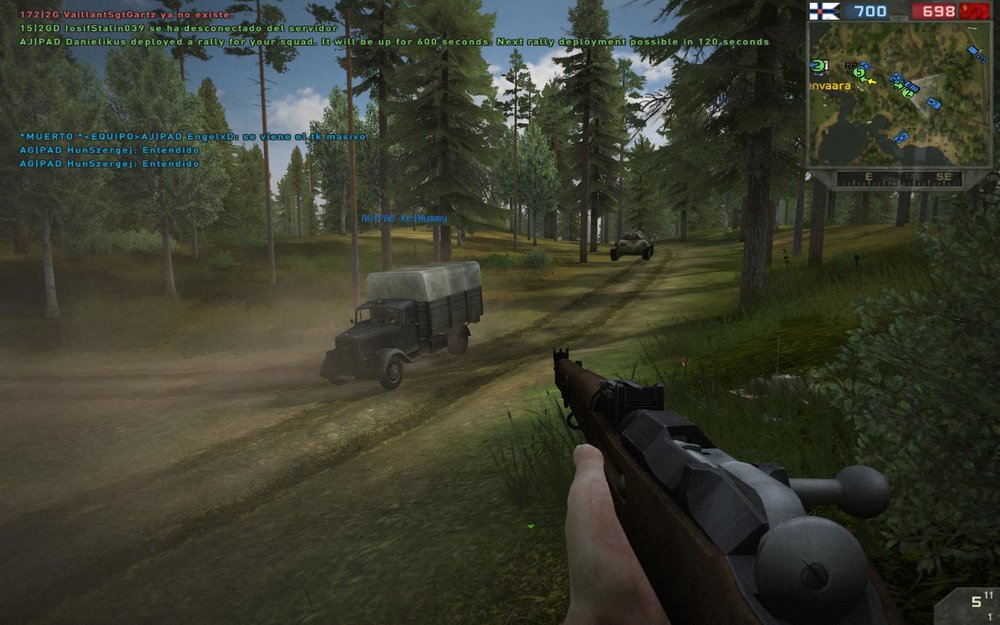Viewport: 1000px width, 625px height.
Task: Click the yellow player arrow on the minimap
Action: tap(871, 80)
